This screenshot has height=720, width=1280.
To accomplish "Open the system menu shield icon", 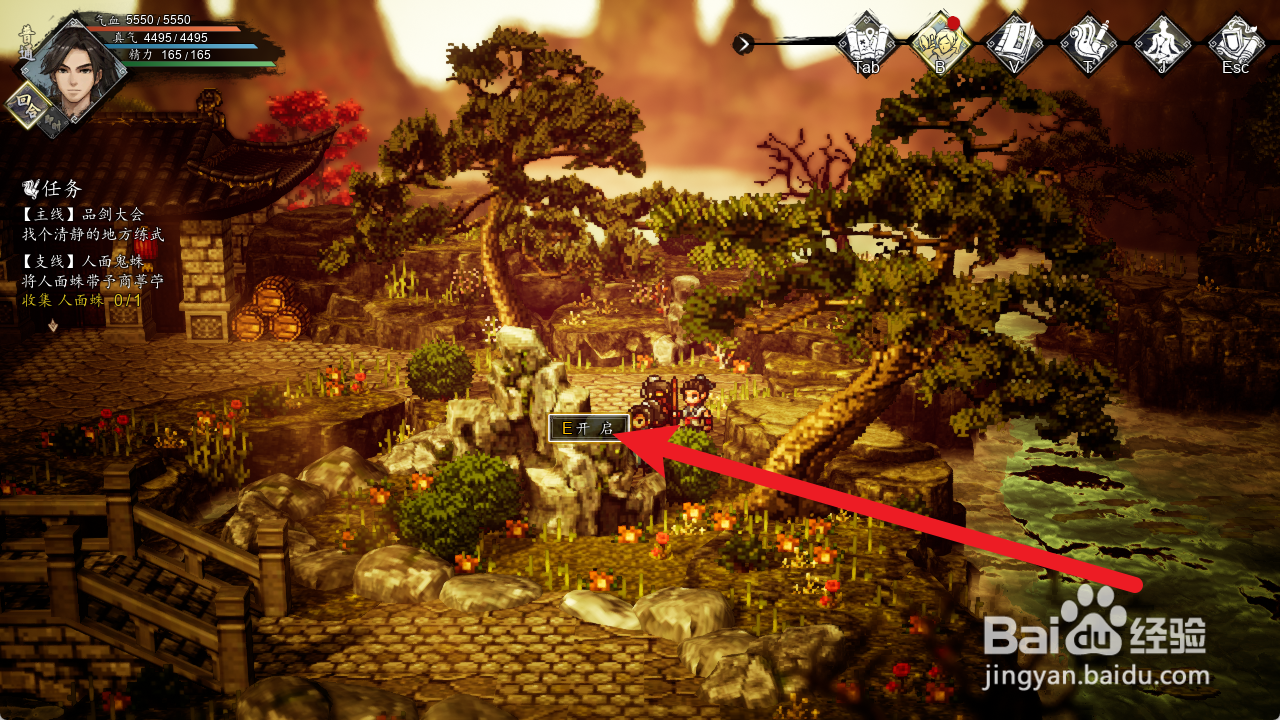I will (1236, 42).
